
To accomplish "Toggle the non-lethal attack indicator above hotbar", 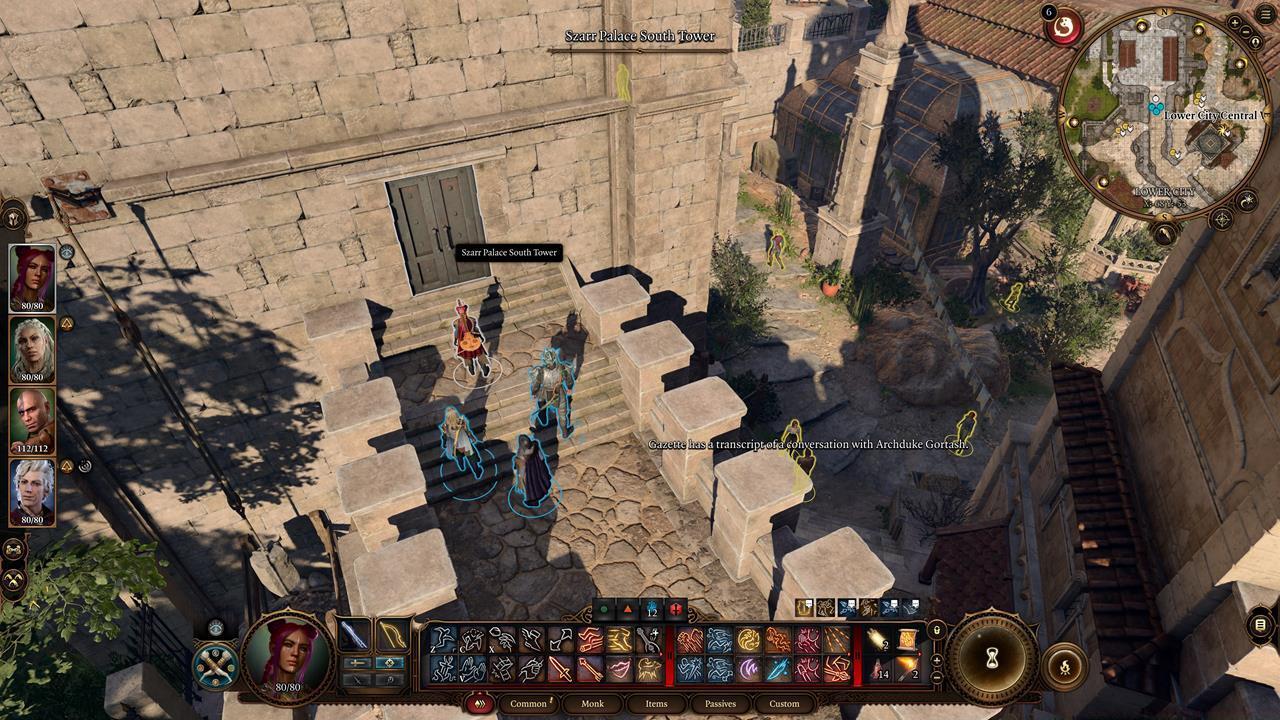I will tap(676, 608).
